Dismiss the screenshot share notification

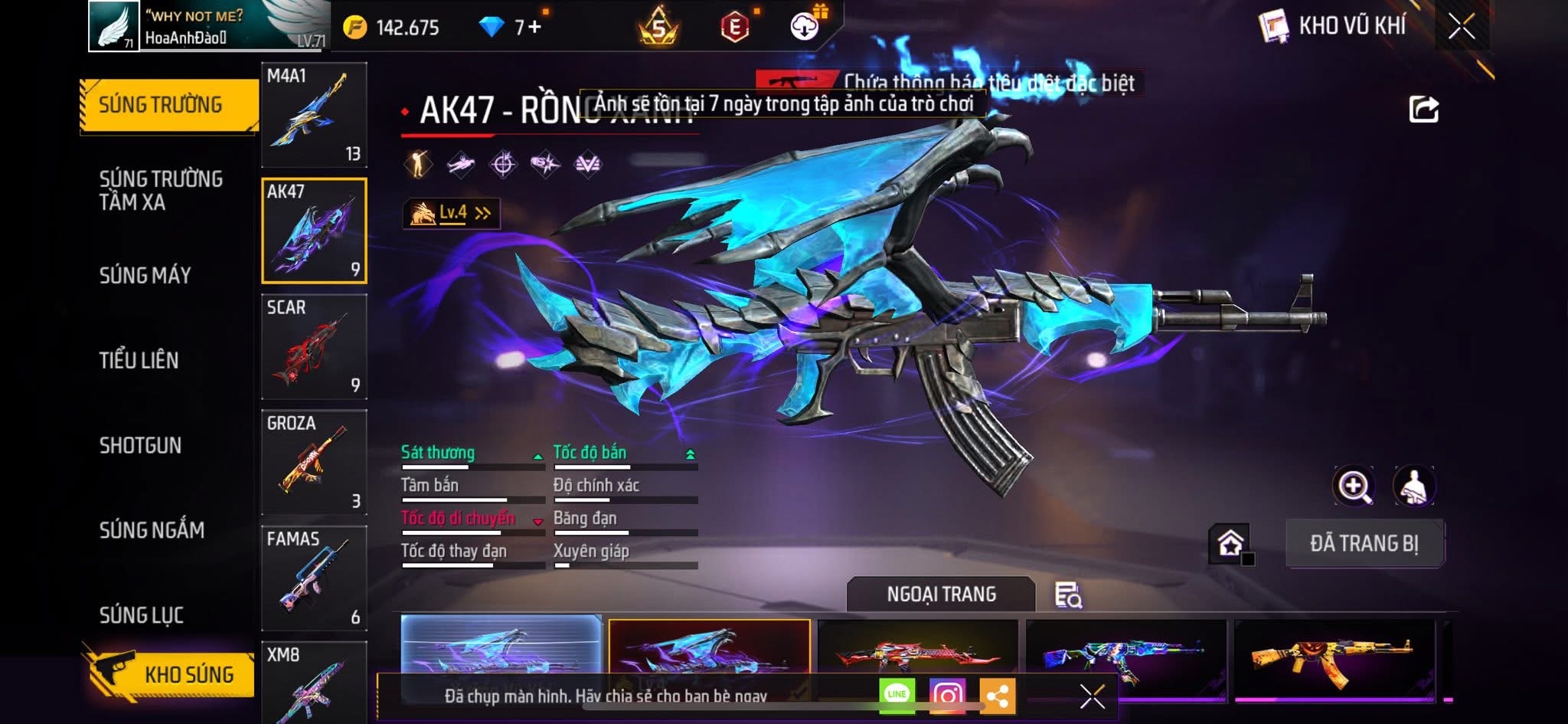click(1092, 696)
